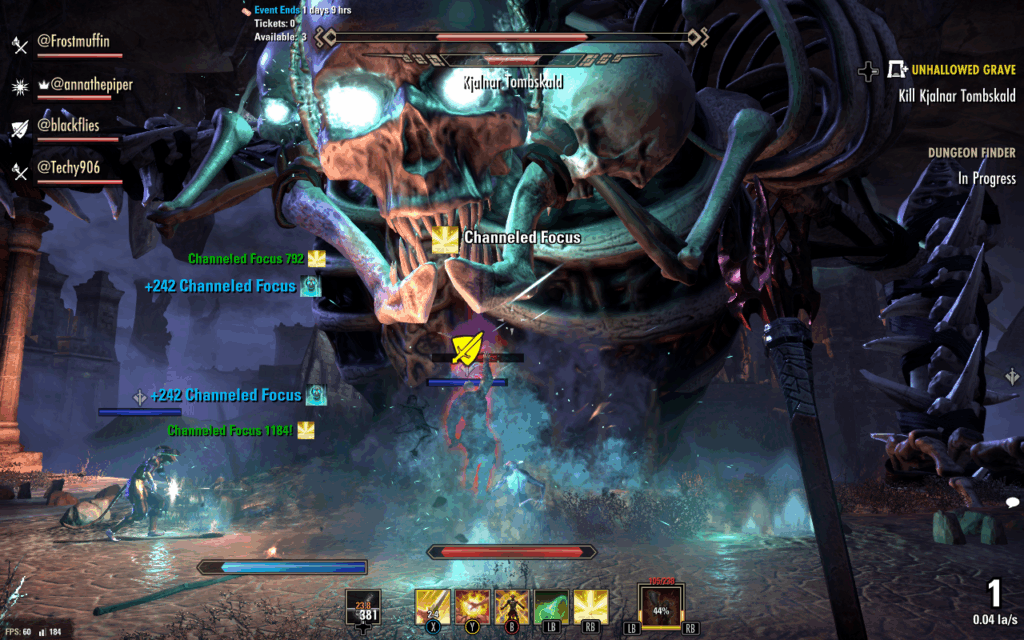Select group leader @annathepiper
The width and height of the screenshot is (1024, 640).
(x=84, y=85)
